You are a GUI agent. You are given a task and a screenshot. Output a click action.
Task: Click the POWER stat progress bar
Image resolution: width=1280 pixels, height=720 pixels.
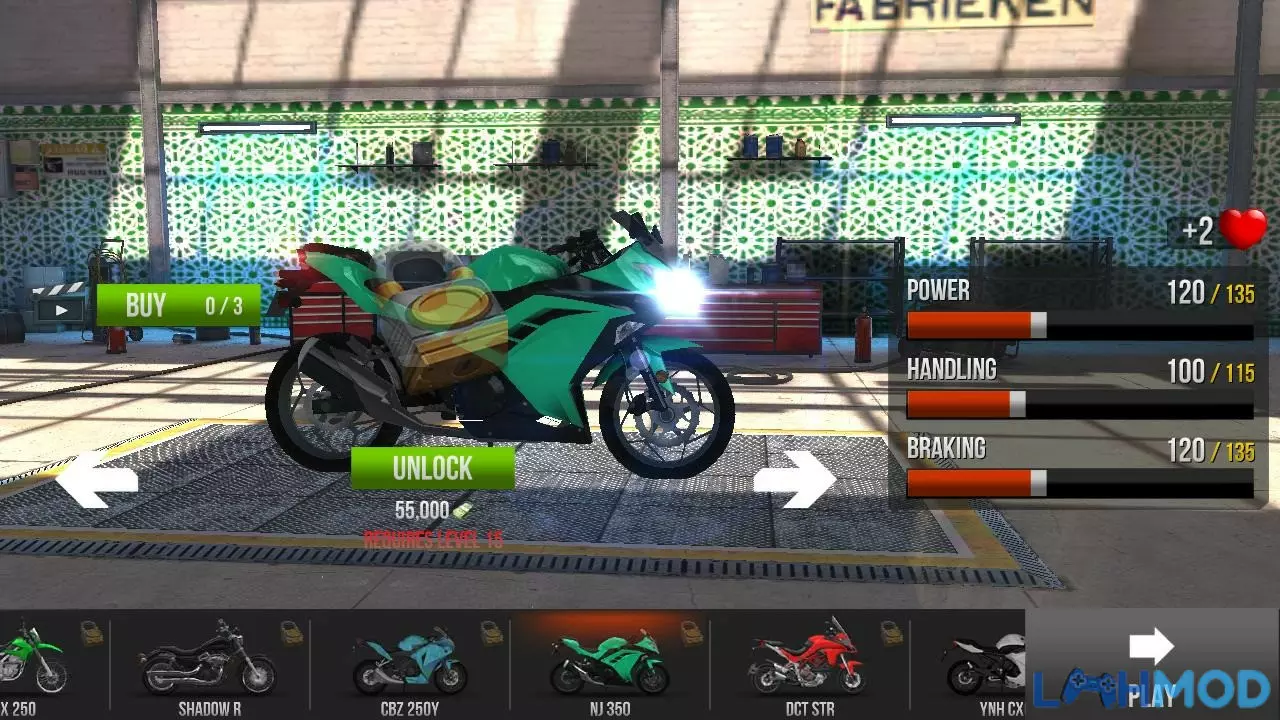pos(1080,323)
